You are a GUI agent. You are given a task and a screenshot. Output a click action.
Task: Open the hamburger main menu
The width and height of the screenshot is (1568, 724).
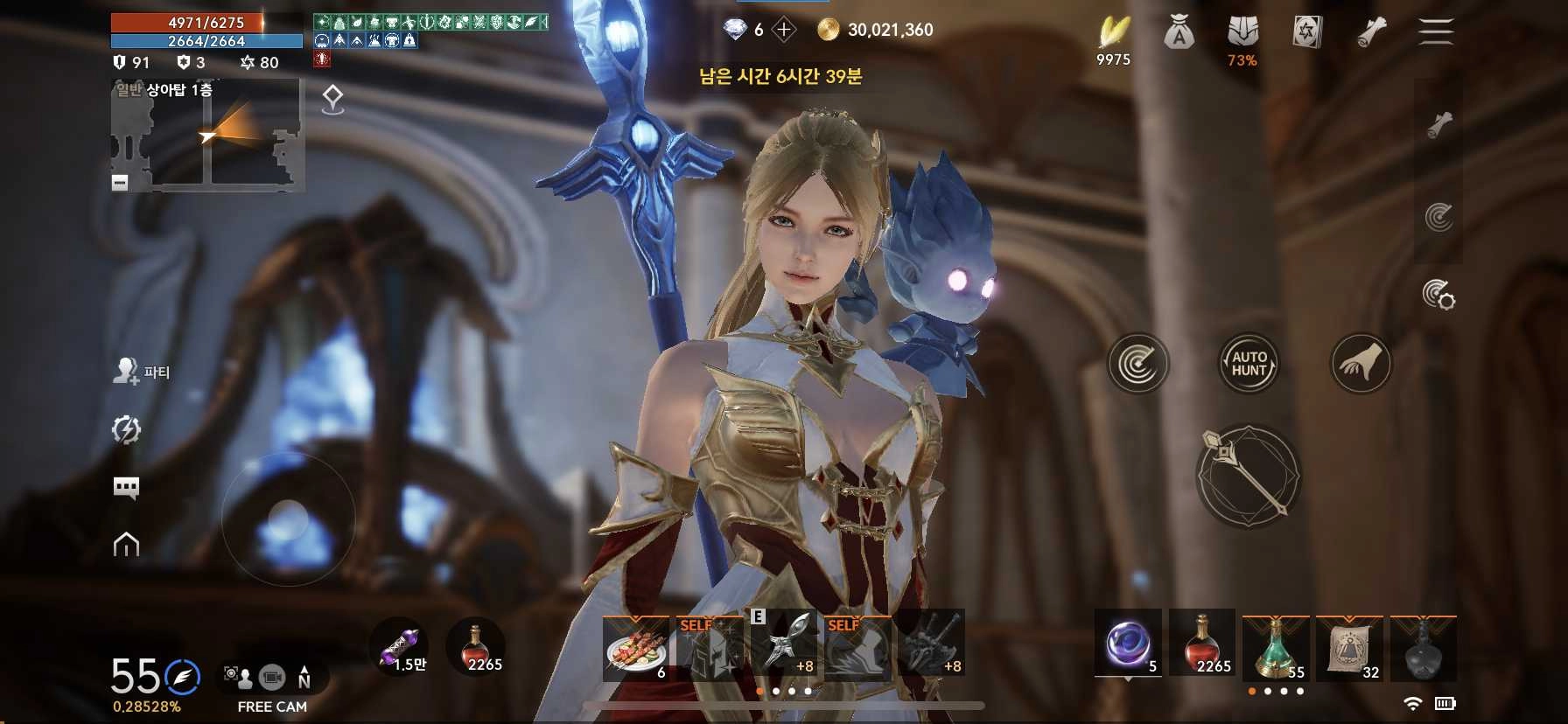[1436, 31]
